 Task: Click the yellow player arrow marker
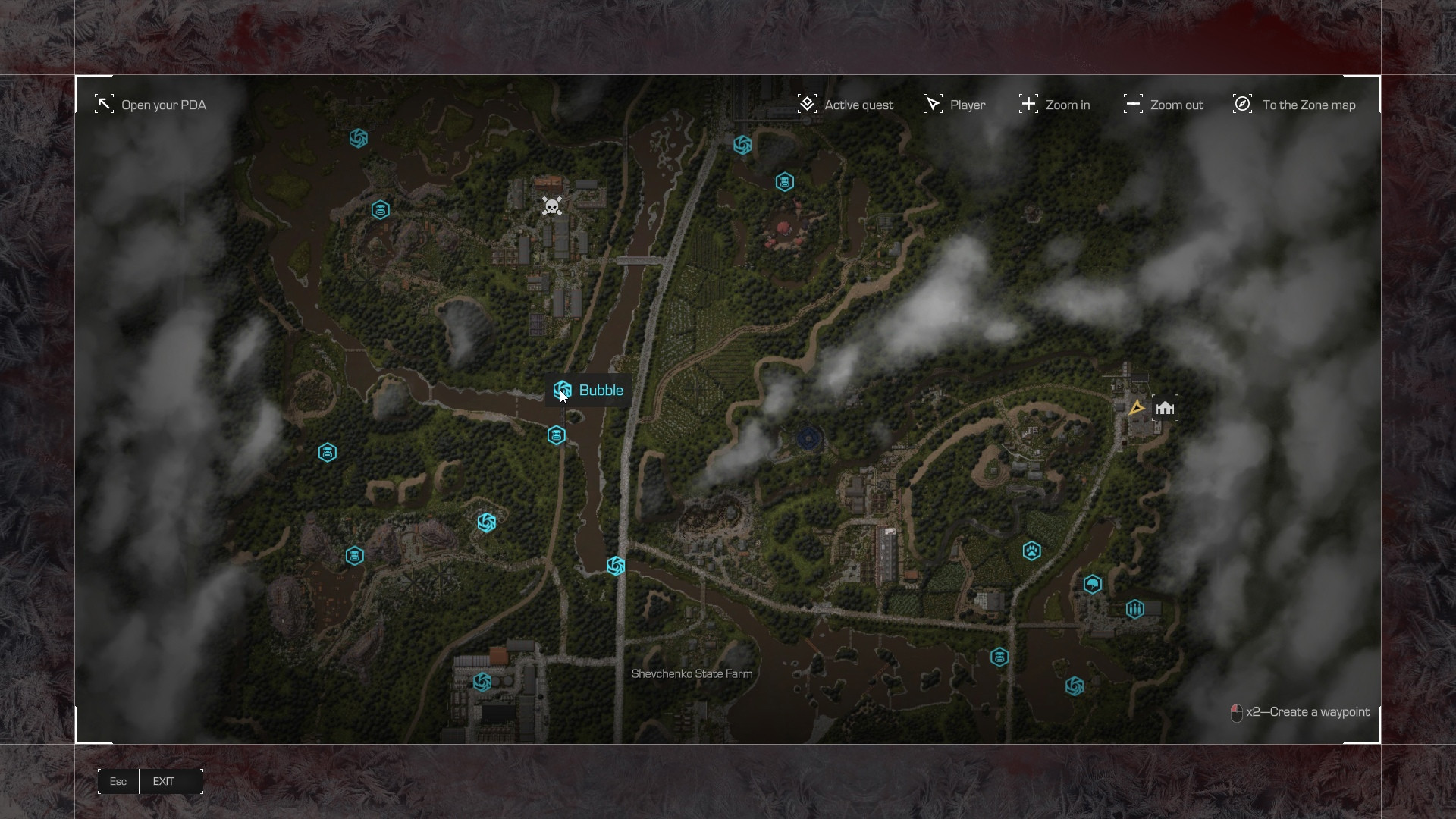[1135, 408]
